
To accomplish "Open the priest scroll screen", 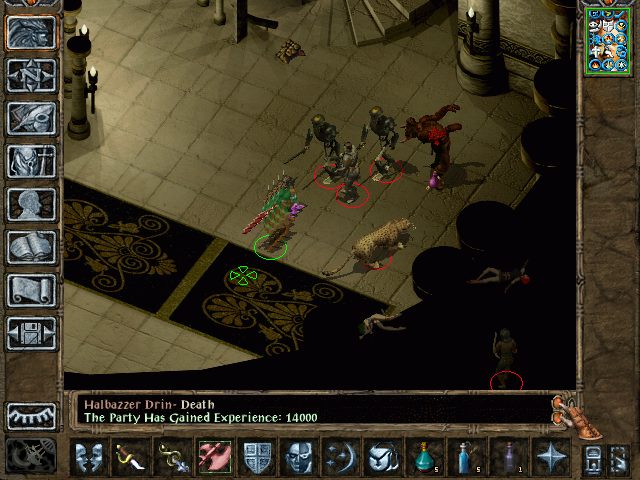I will [x=31, y=290].
